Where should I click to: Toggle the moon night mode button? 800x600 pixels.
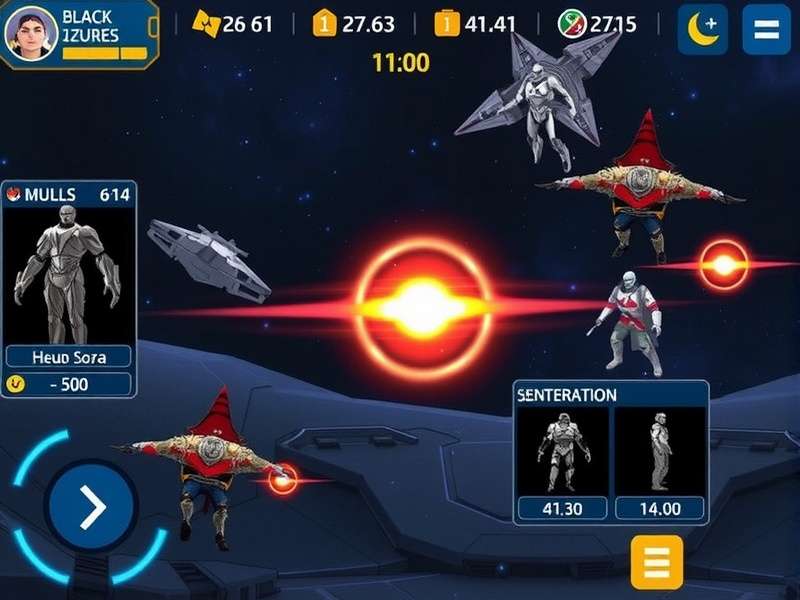pos(702,29)
